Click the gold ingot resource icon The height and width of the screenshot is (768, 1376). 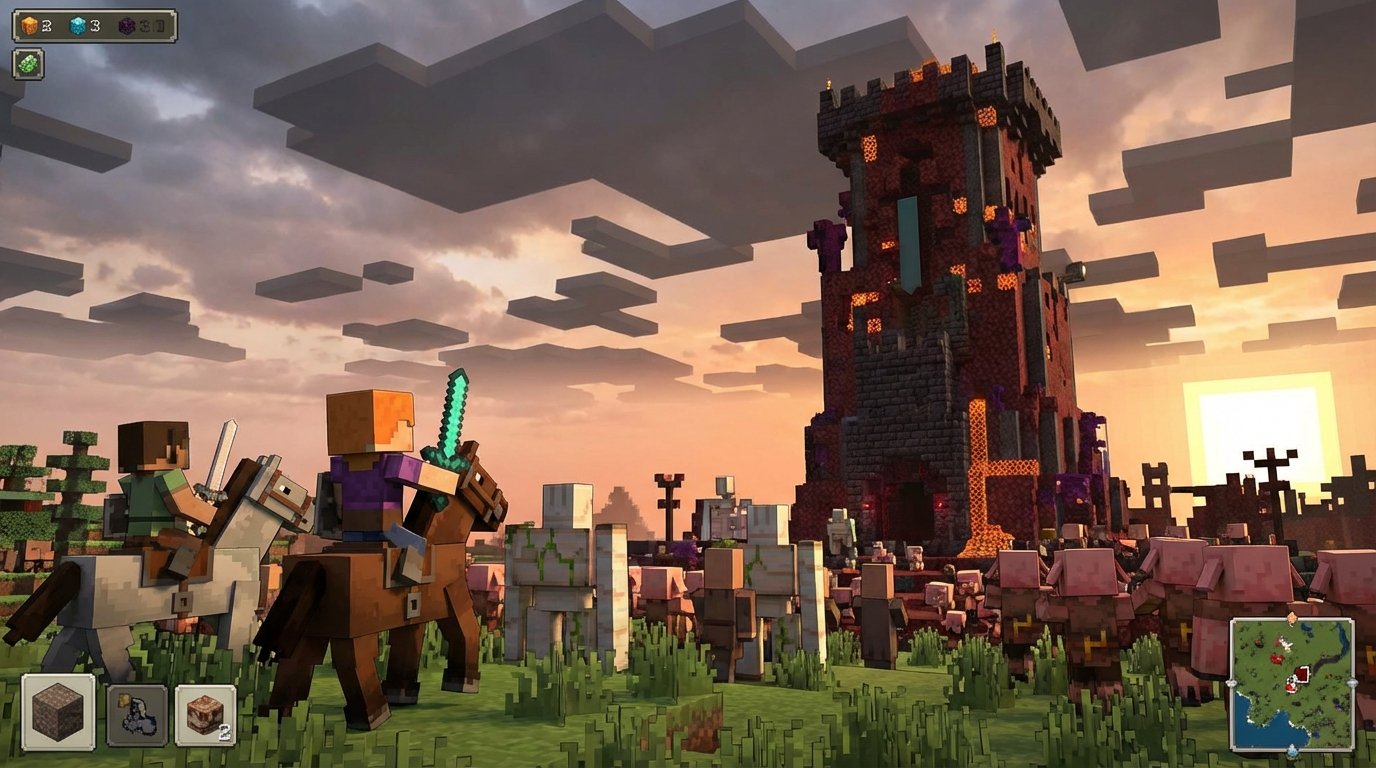(x=28, y=25)
